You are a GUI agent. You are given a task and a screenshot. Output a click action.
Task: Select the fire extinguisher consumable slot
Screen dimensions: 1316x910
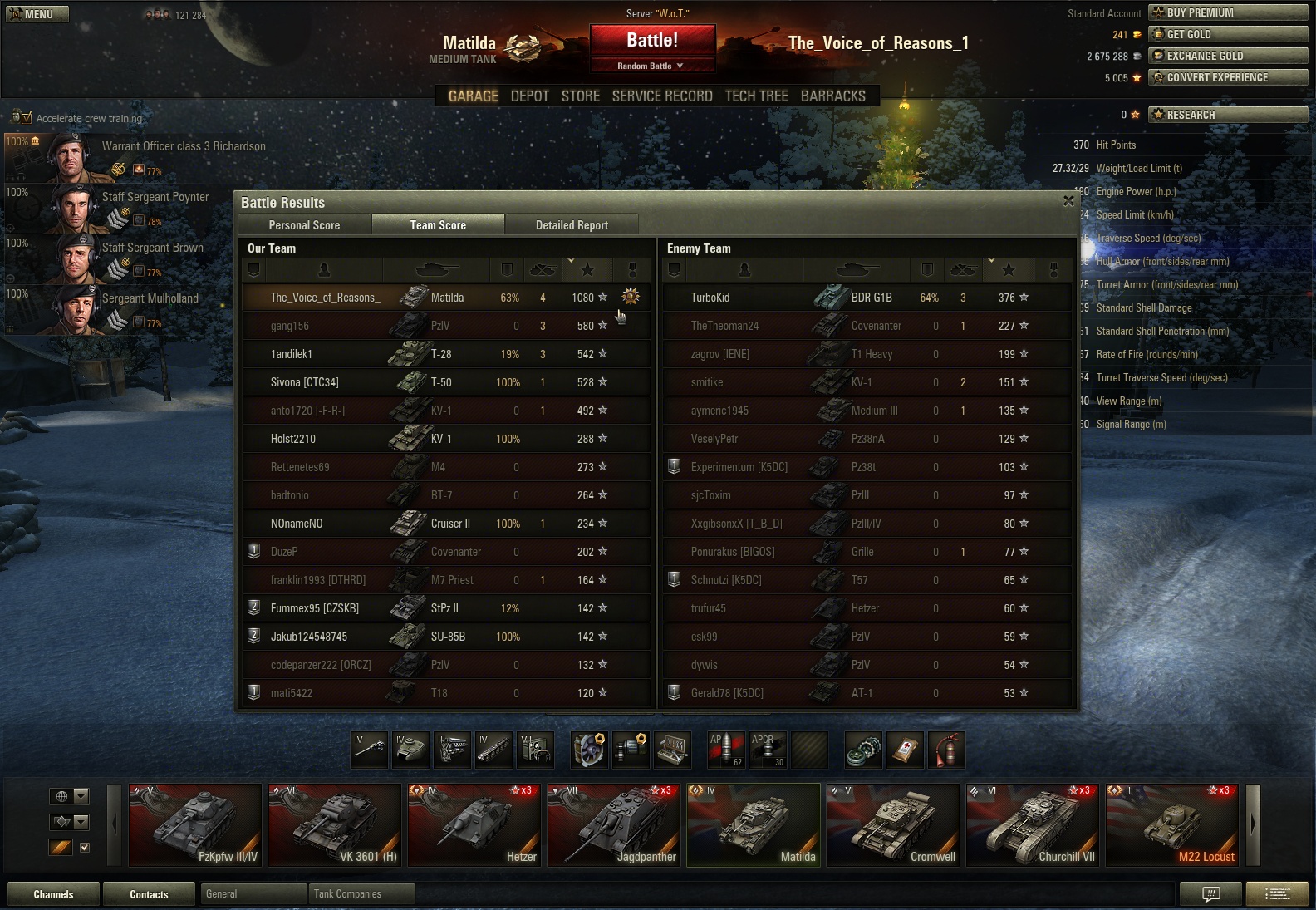tap(947, 750)
